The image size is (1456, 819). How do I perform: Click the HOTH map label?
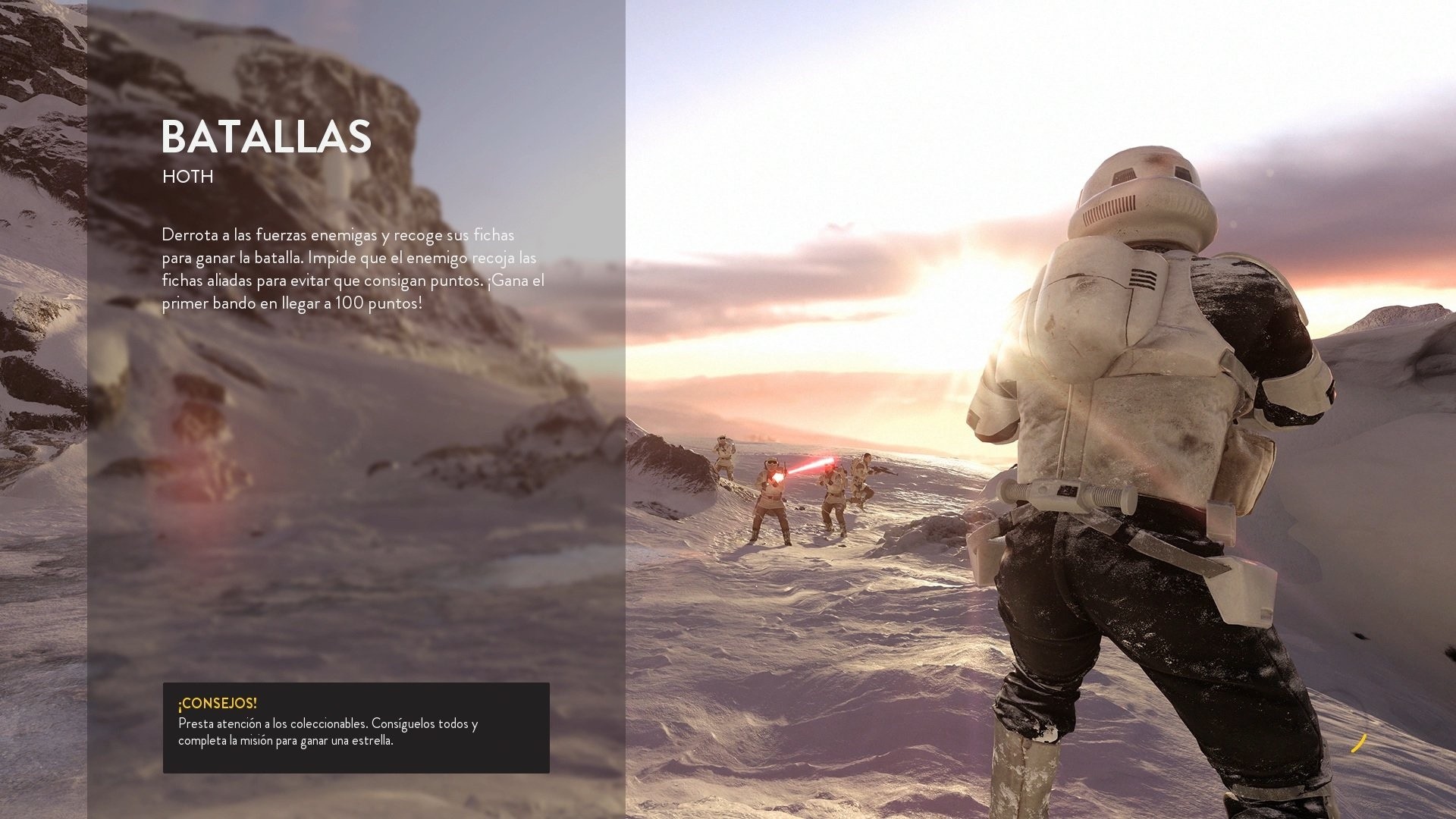(187, 177)
